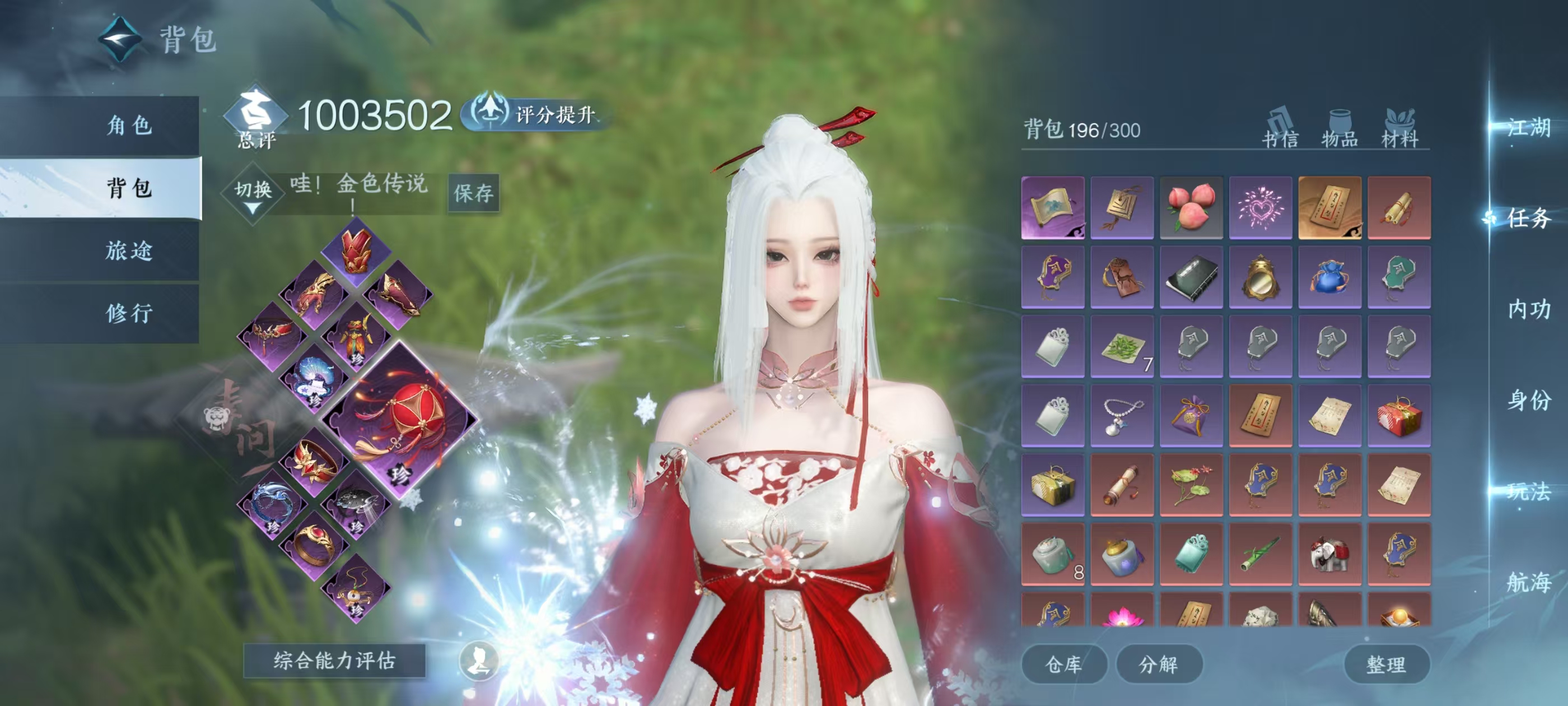Open the 旅途 tab
Image resolution: width=1568 pixels, height=706 pixels.
pyautogui.click(x=129, y=250)
